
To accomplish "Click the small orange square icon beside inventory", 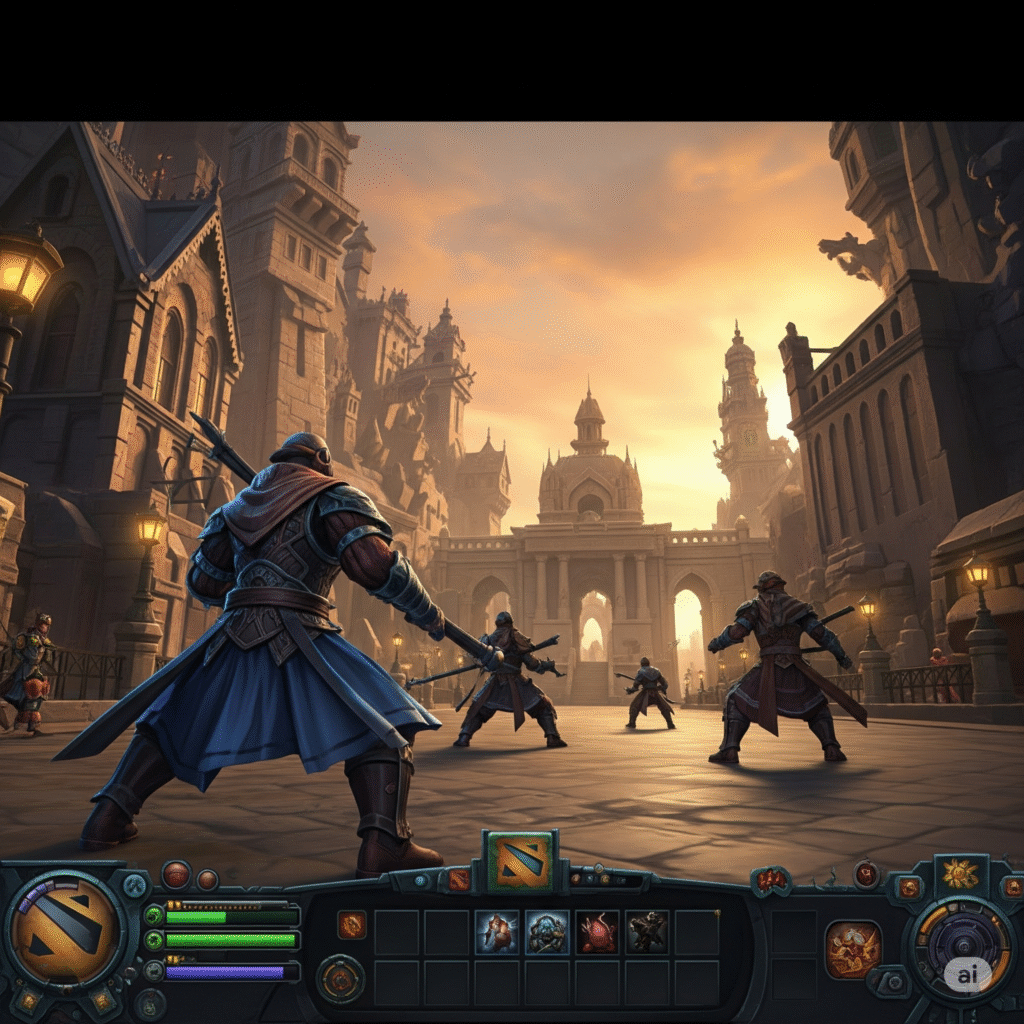I will (x=351, y=925).
